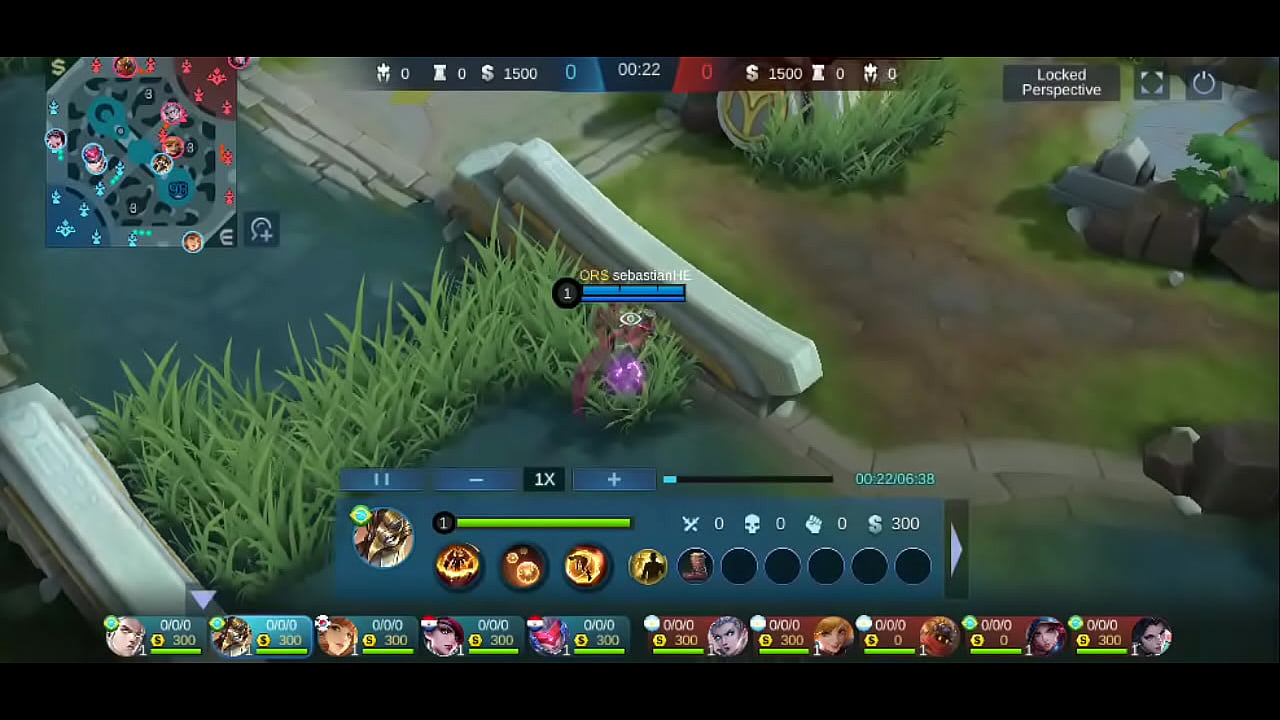The image size is (1280, 720).
Task: Click the minimap in top left corner
Action: point(140,150)
